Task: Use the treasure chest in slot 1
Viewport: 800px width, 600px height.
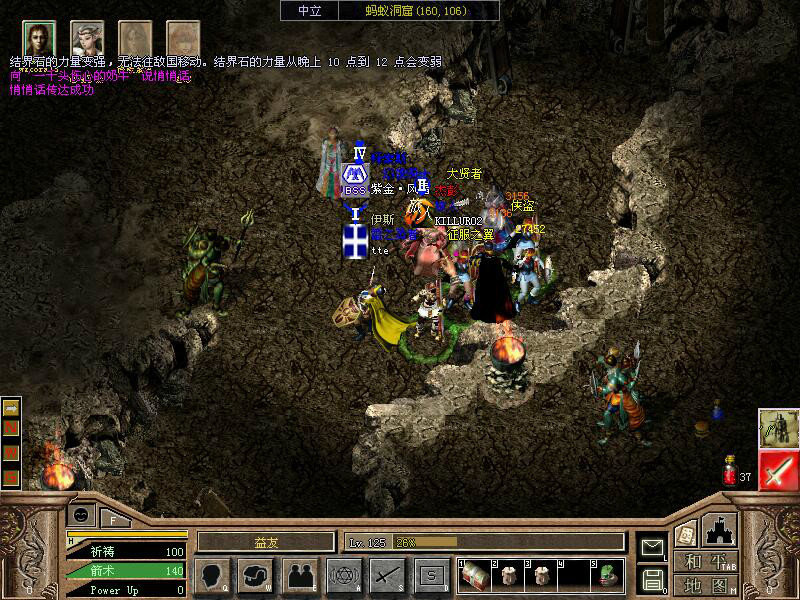Action: point(475,574)
